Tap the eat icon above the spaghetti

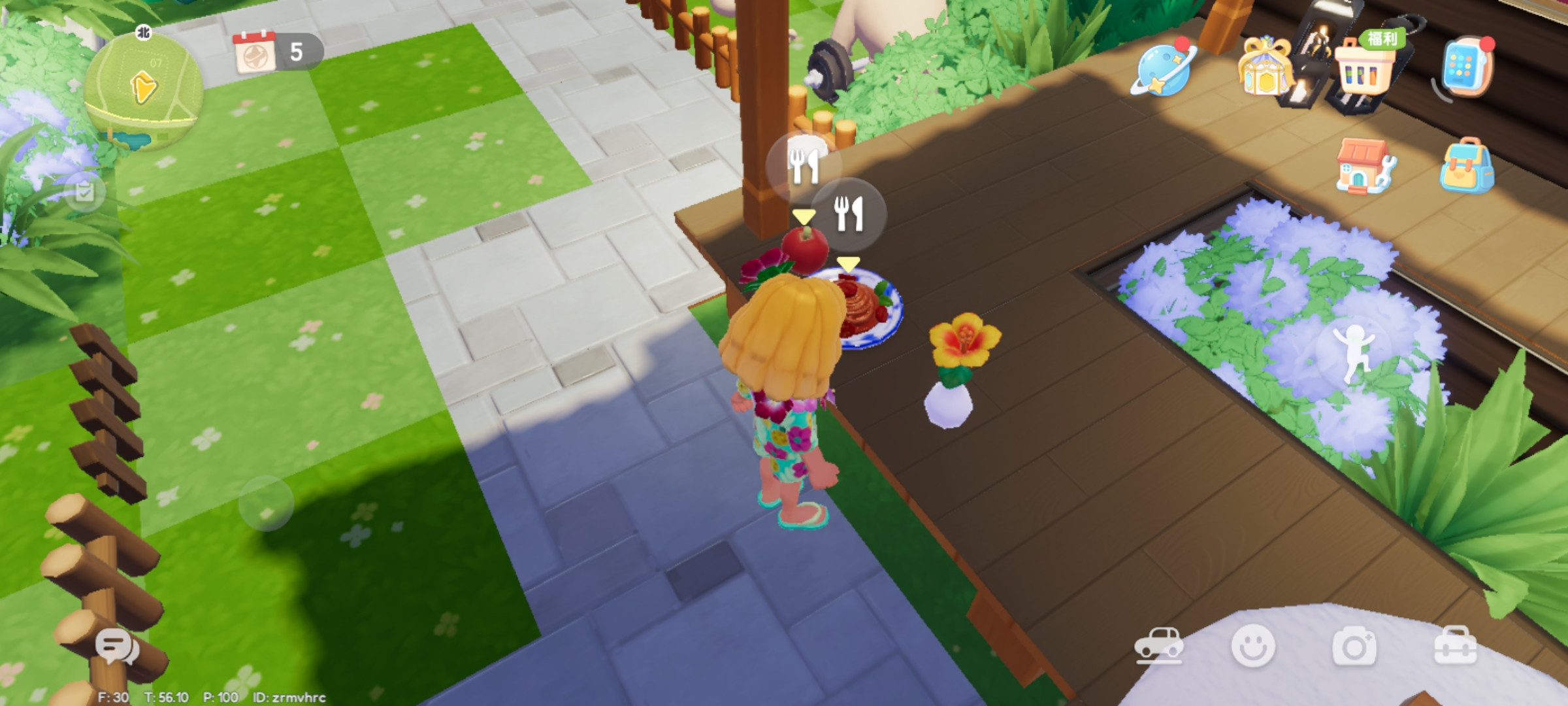coord(849,213)
